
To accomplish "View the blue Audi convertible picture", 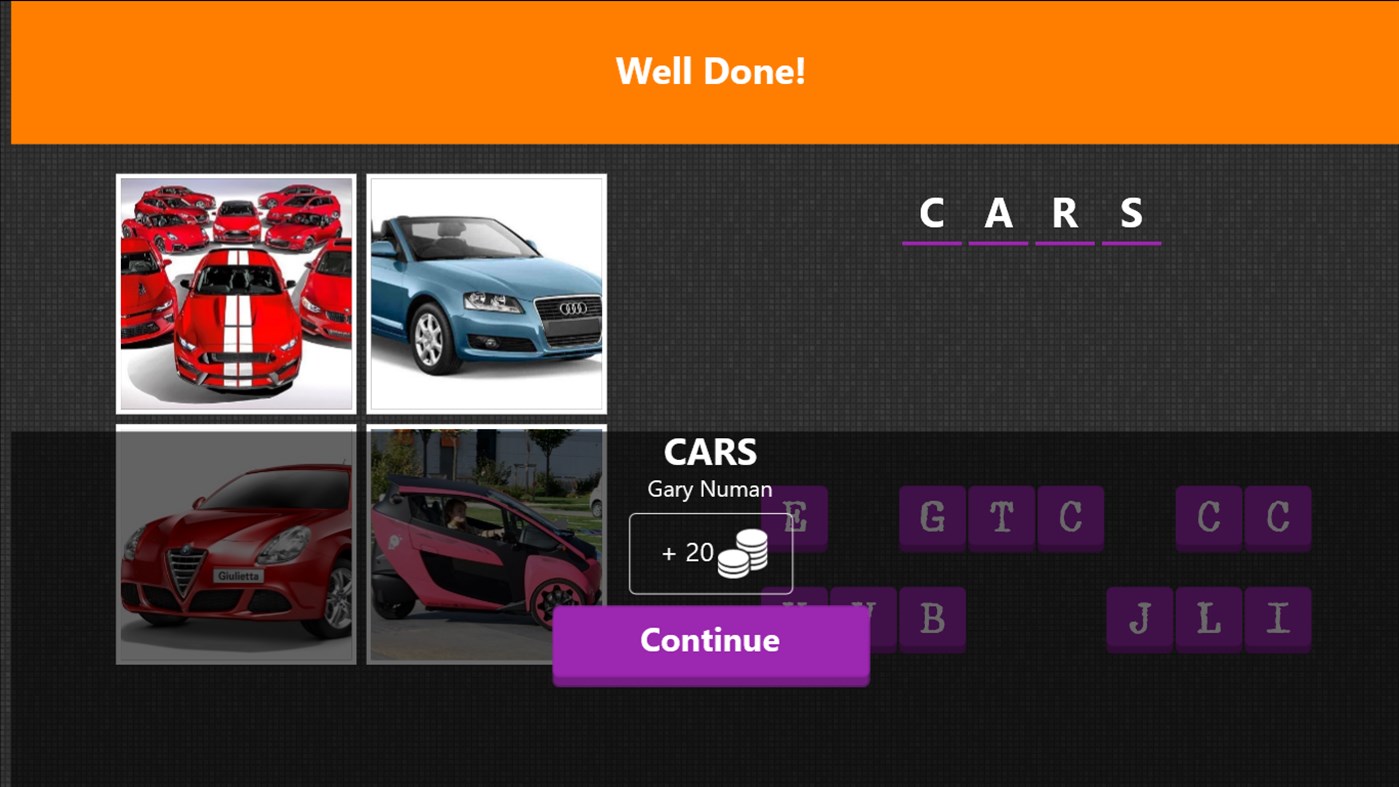I will point(486,293).
